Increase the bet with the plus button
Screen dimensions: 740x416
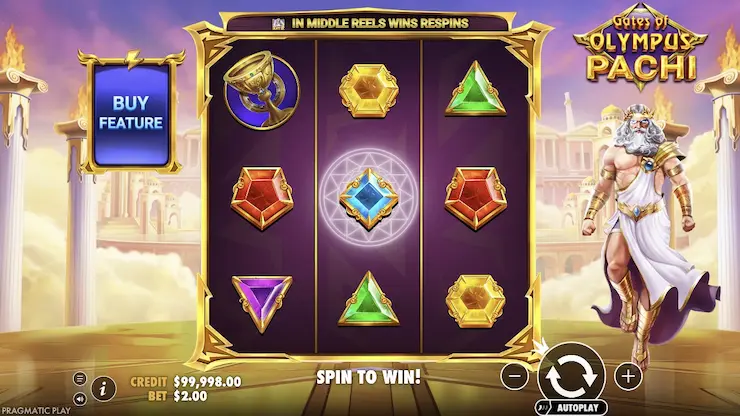point(627,376)
